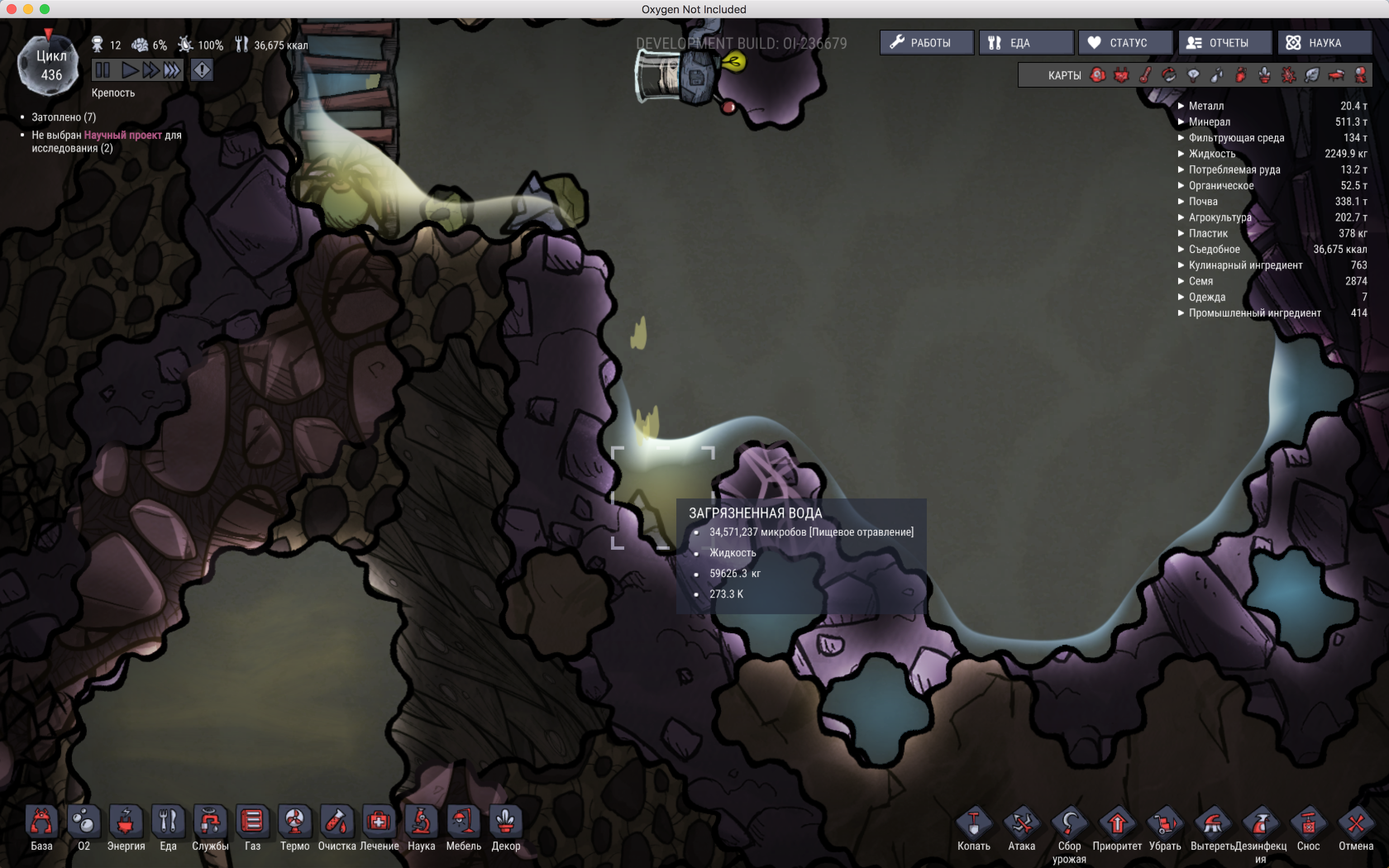Pause the game simulation
Viewport: 1389px width, 868px height.
(x=103, y=70)
